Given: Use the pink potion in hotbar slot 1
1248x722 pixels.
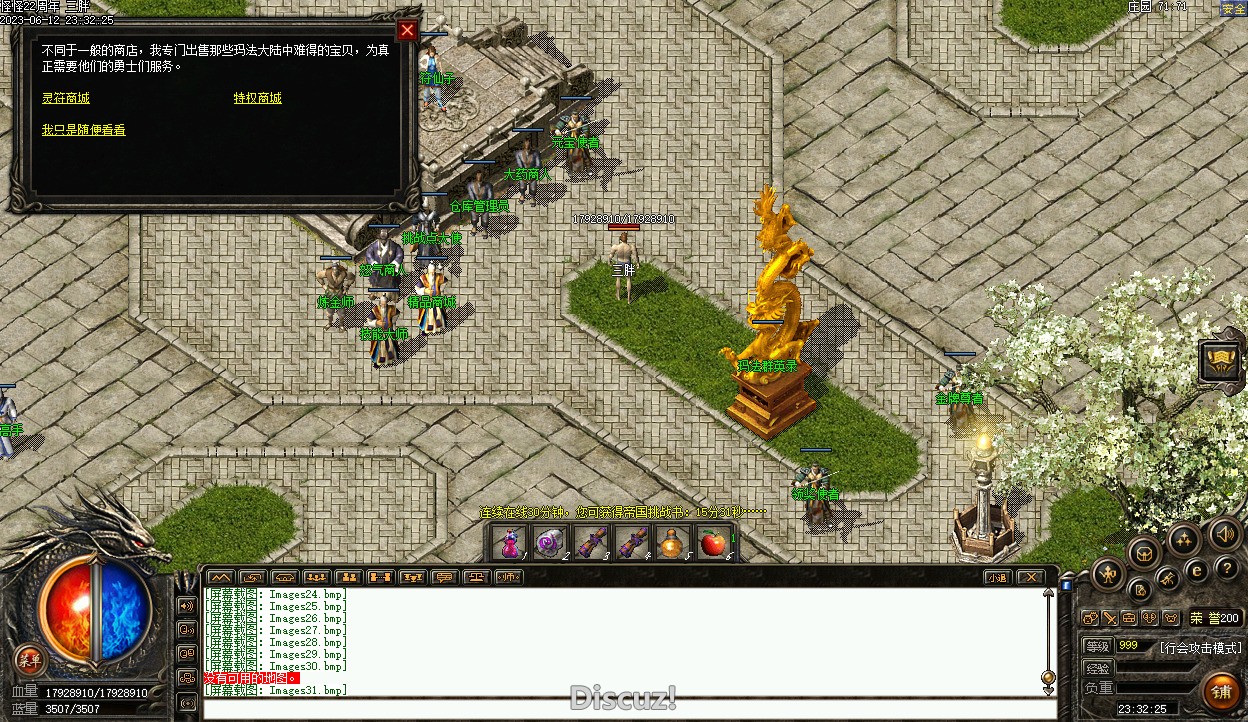Looking at the screenshot, I should pos(510,543).
